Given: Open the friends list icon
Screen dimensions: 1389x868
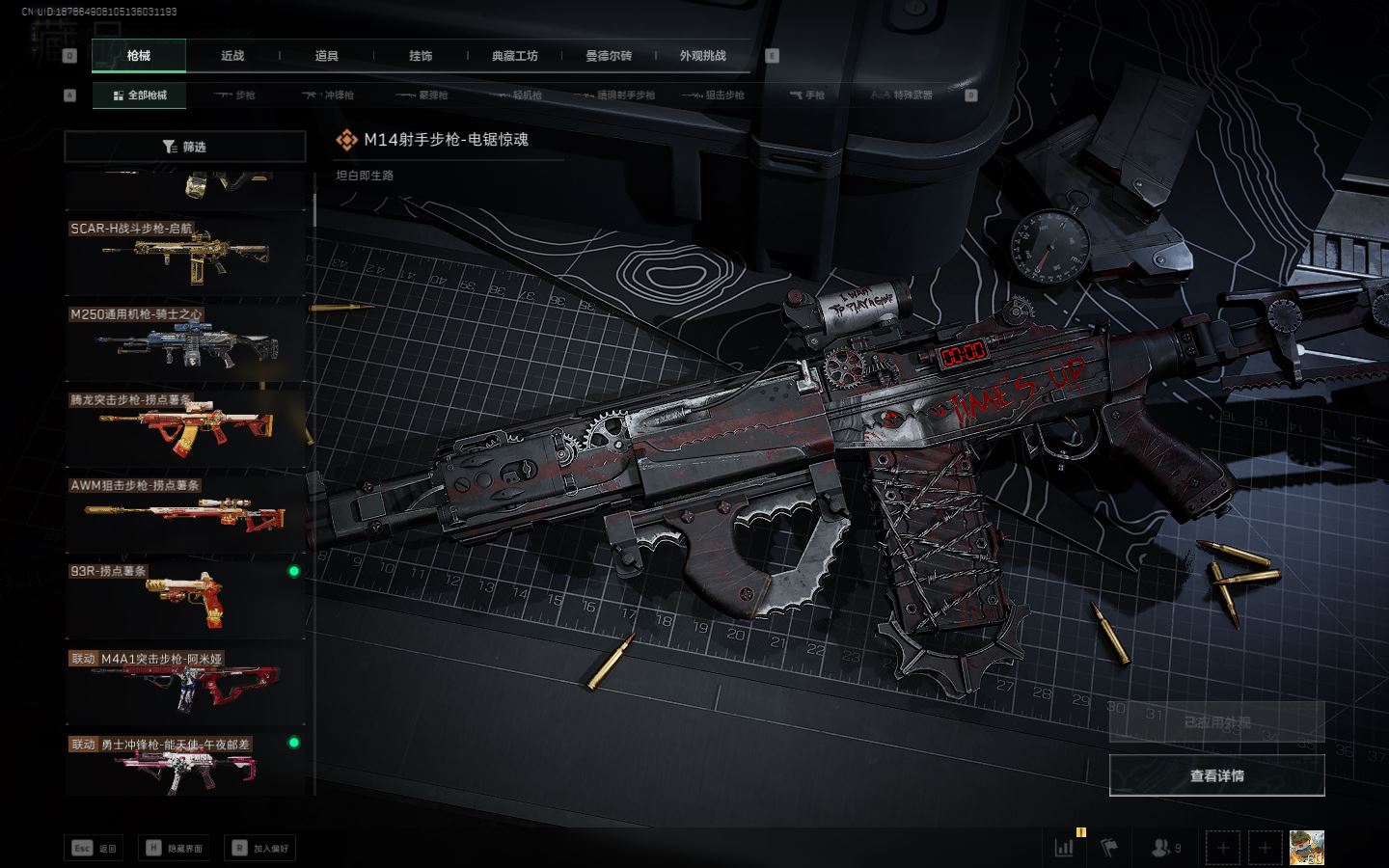Looking at the screenshot, I should (x=1164, y=848).
